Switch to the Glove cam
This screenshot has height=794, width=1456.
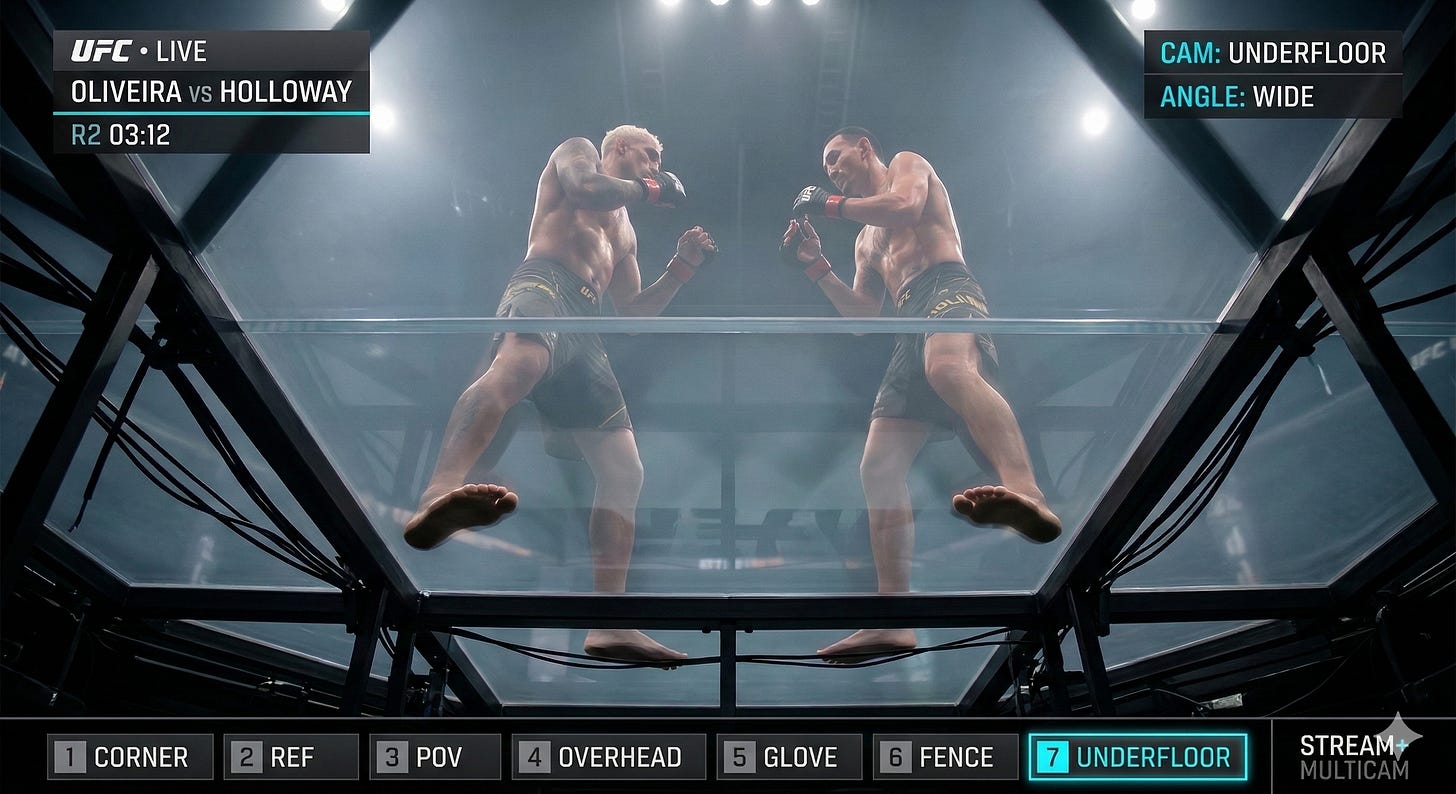pos(789,757)
